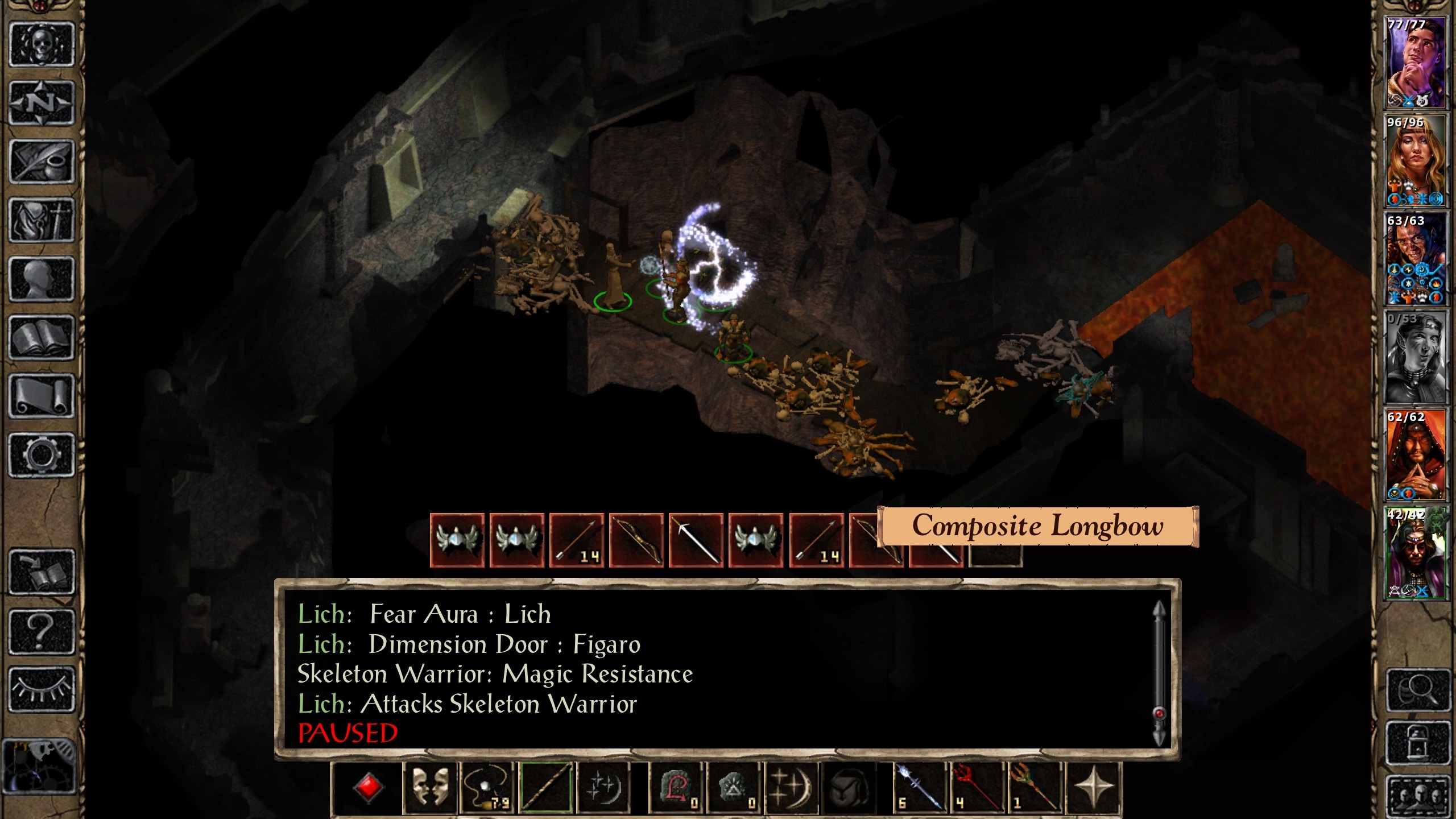Select the greyed-out dead character portrait
Viewport: 1456px width, 819px height.
(1415, 357)
